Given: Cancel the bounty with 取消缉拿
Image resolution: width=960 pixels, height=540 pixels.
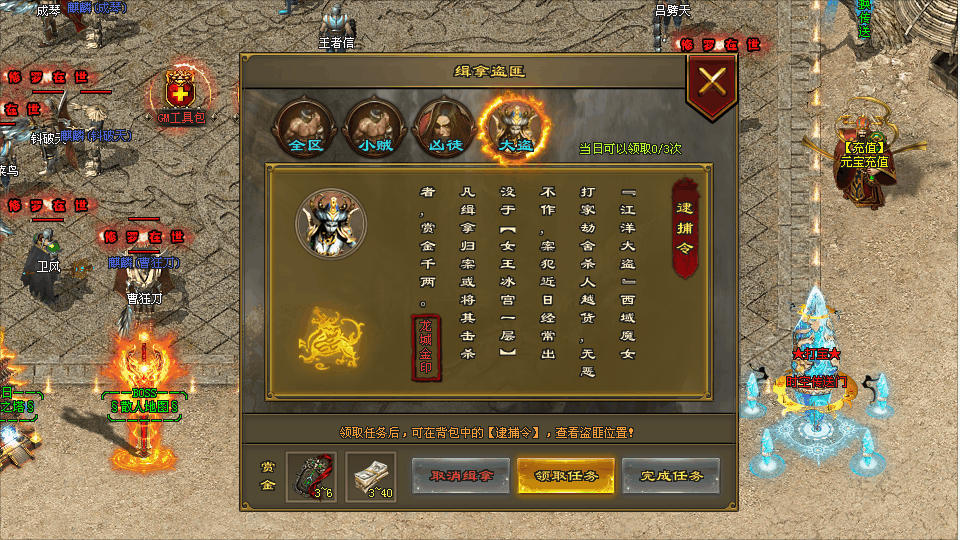Looking at the screenshot, I should tap(459, 476).
